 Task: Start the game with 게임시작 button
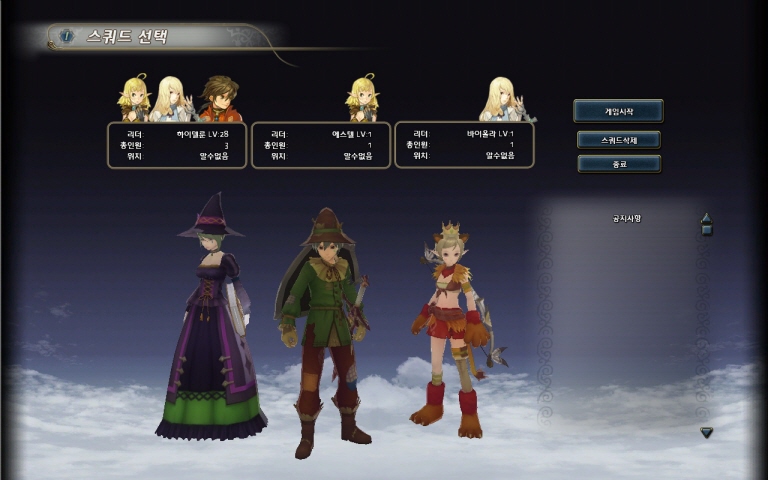click(618, 111)
